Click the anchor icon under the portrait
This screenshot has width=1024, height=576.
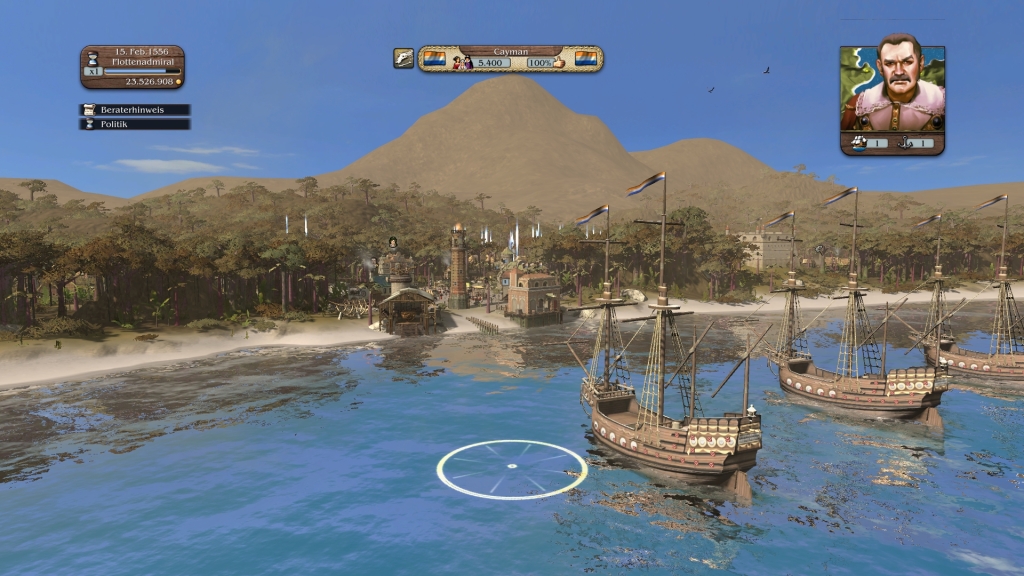[x=913, y=143]
